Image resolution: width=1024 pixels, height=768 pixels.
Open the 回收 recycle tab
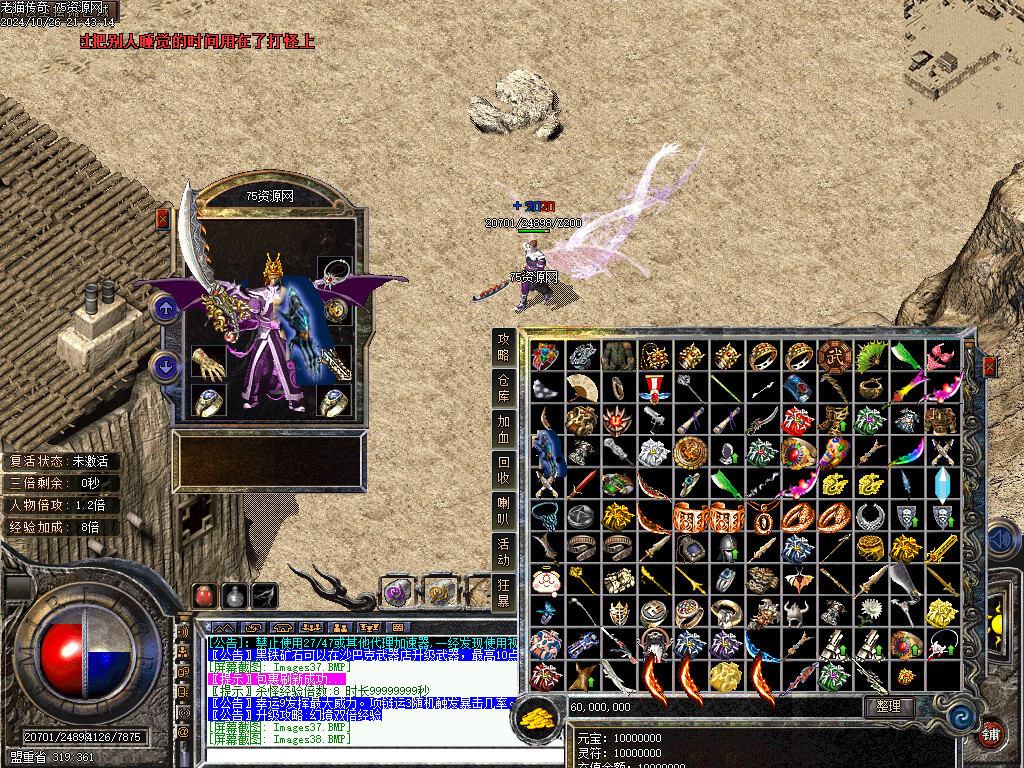pyautogui.click(x=505, y=470)
